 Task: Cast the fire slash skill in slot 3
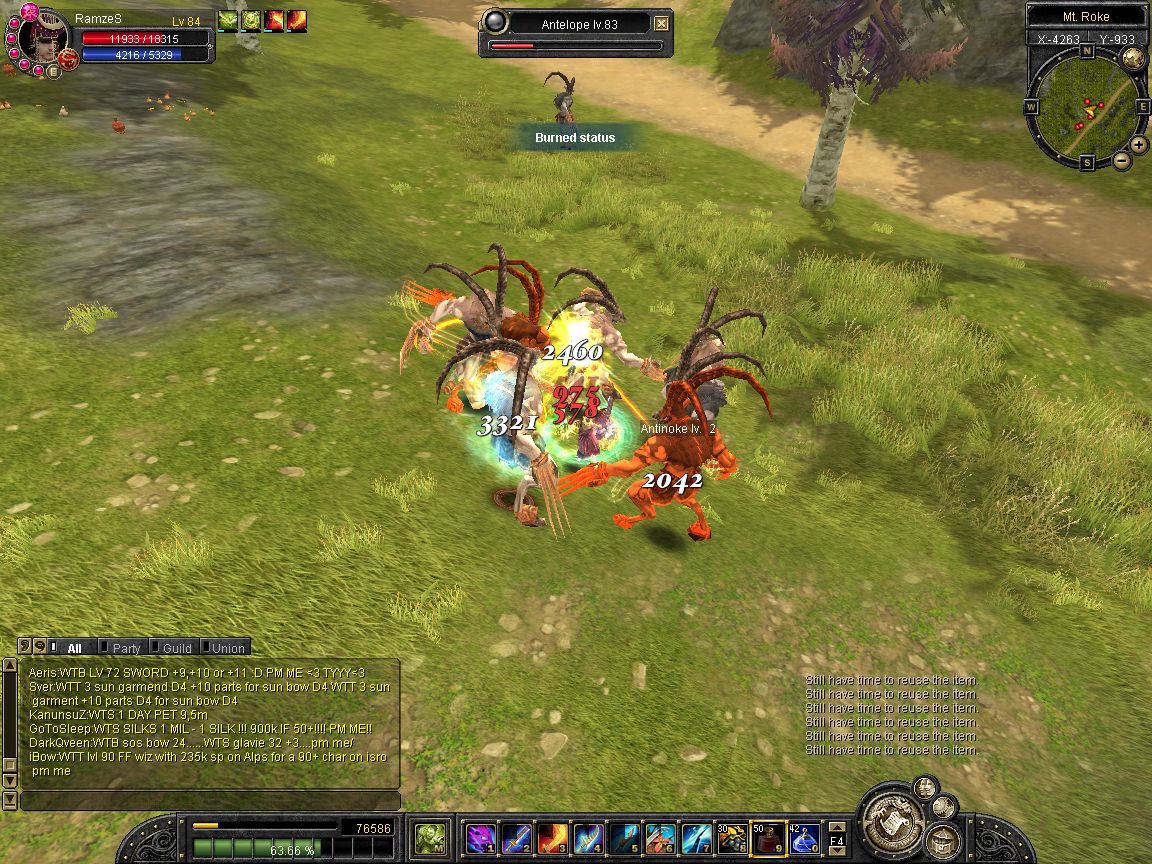551,836
